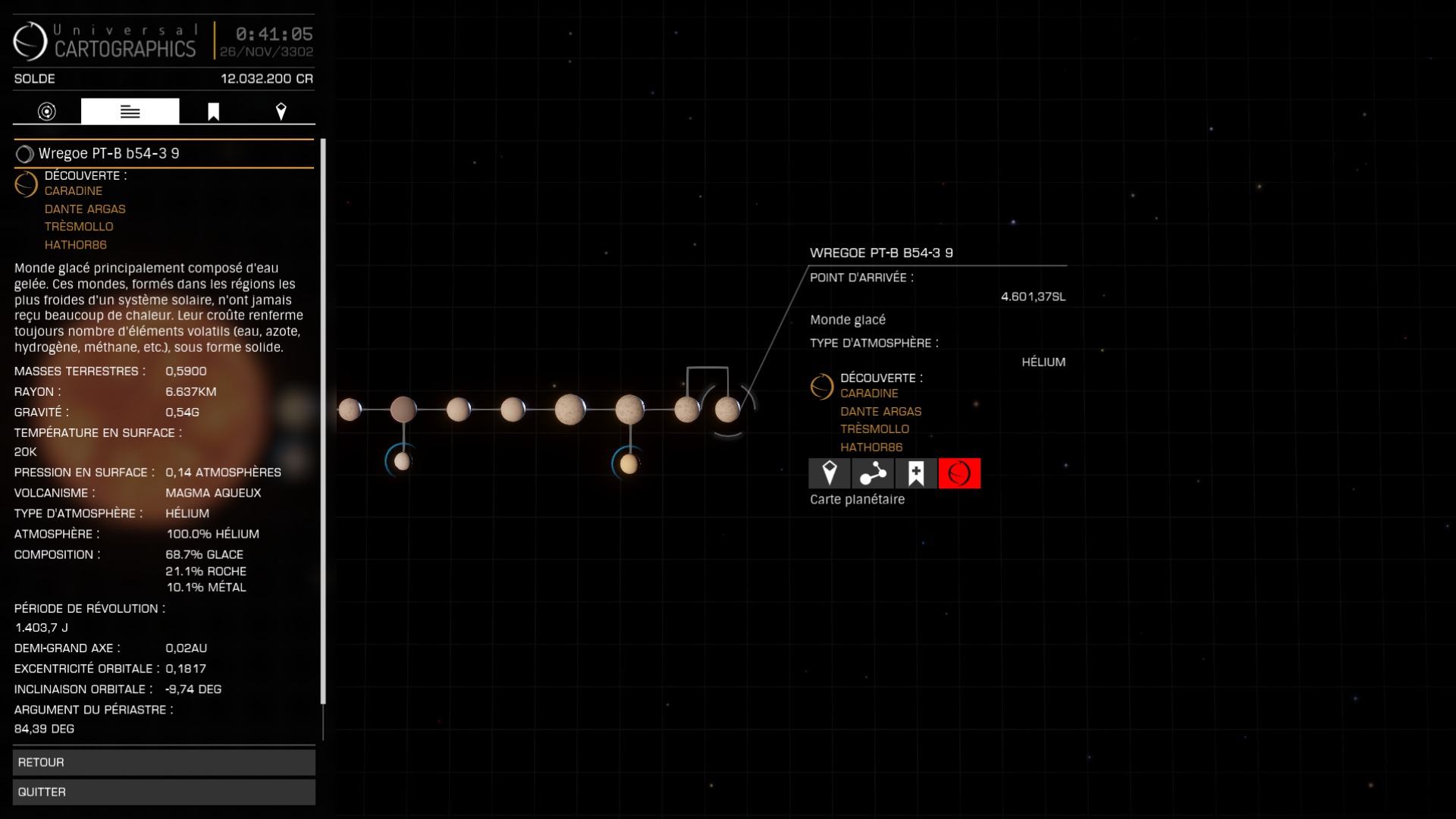Select the moon under the sixth planet

pyautogui.click(x=629, y=463)
